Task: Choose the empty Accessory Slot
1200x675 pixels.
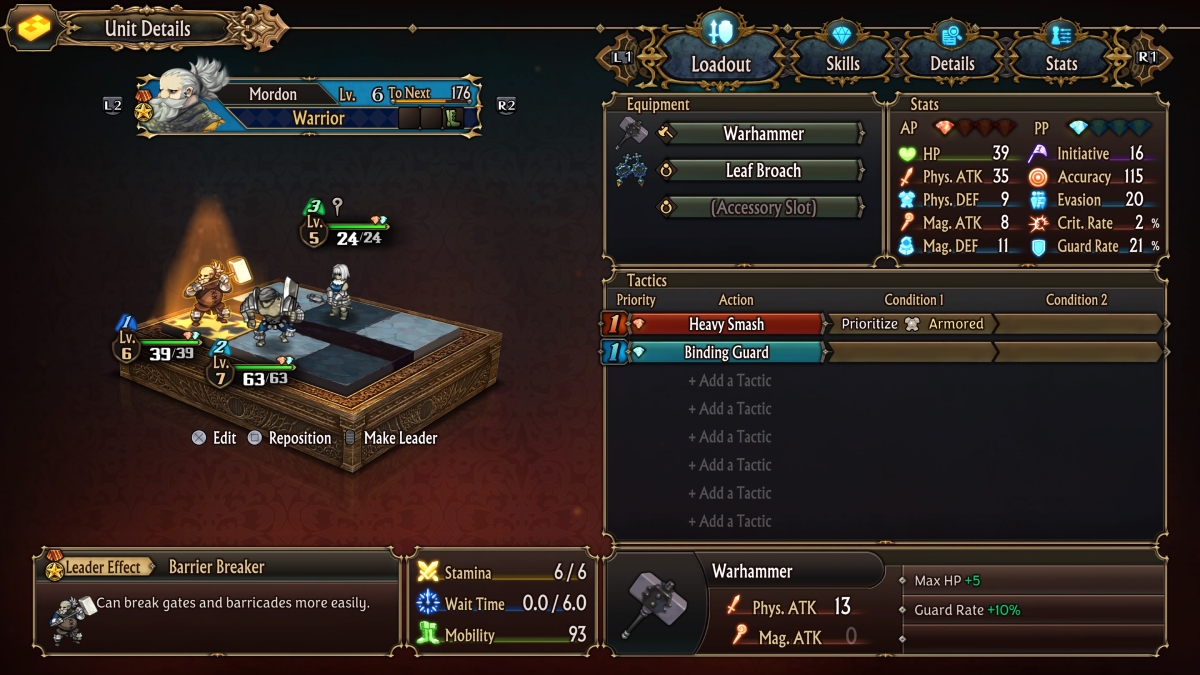Action: coord(763,208)
